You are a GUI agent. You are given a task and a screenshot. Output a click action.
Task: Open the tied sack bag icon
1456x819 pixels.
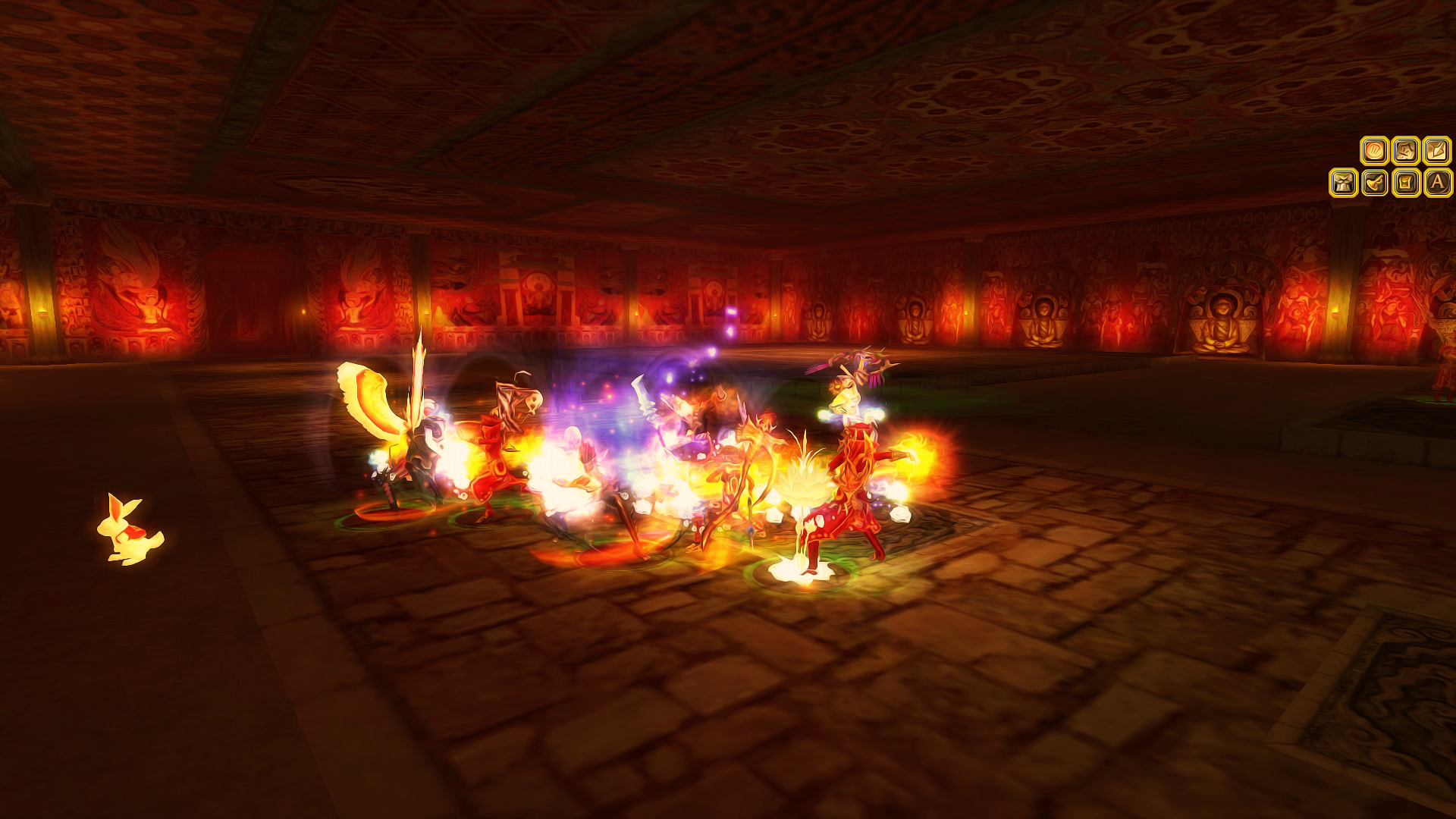pos(1343,183)
